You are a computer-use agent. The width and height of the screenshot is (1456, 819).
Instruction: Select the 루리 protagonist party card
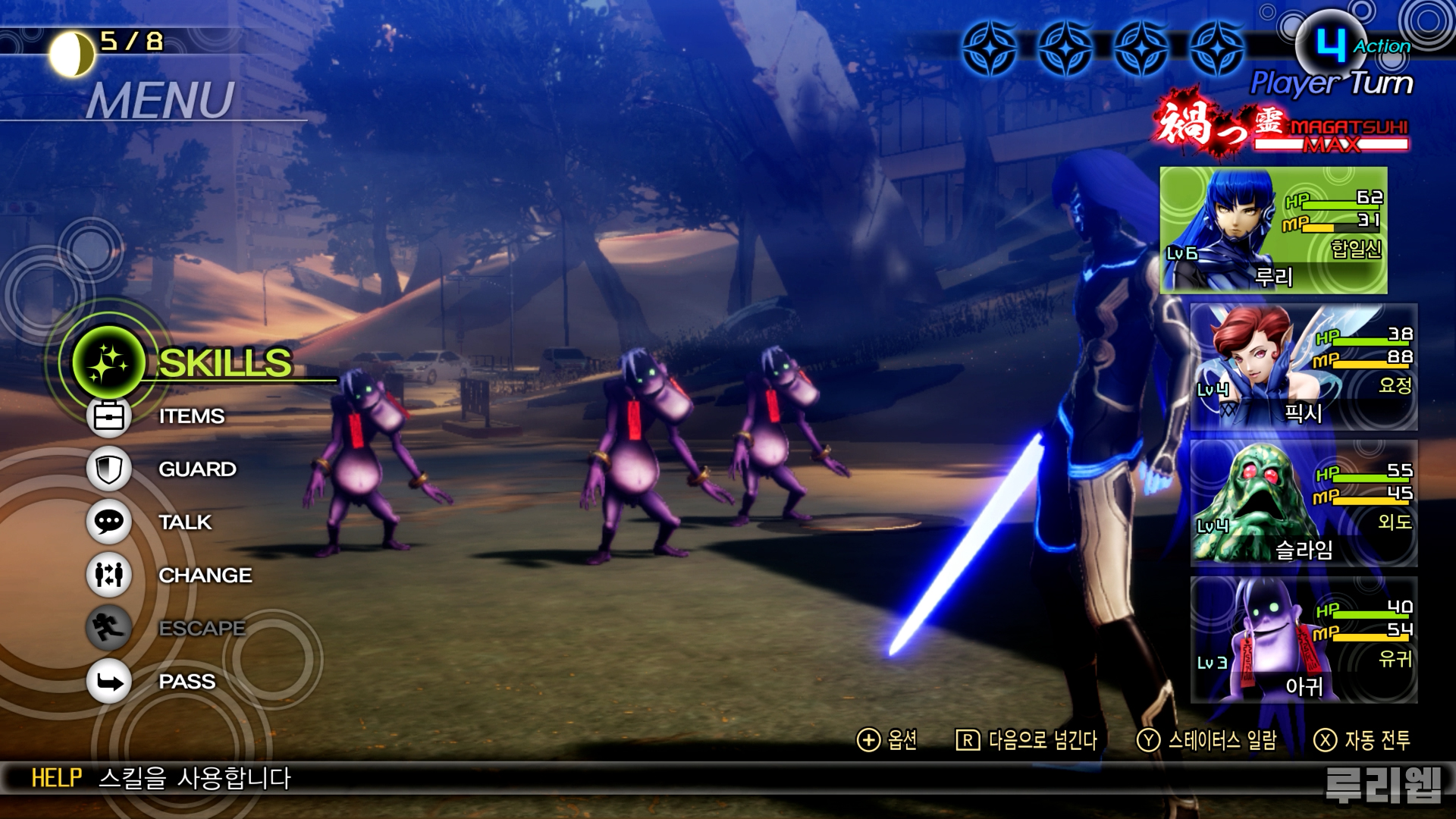coord(1273,231)
